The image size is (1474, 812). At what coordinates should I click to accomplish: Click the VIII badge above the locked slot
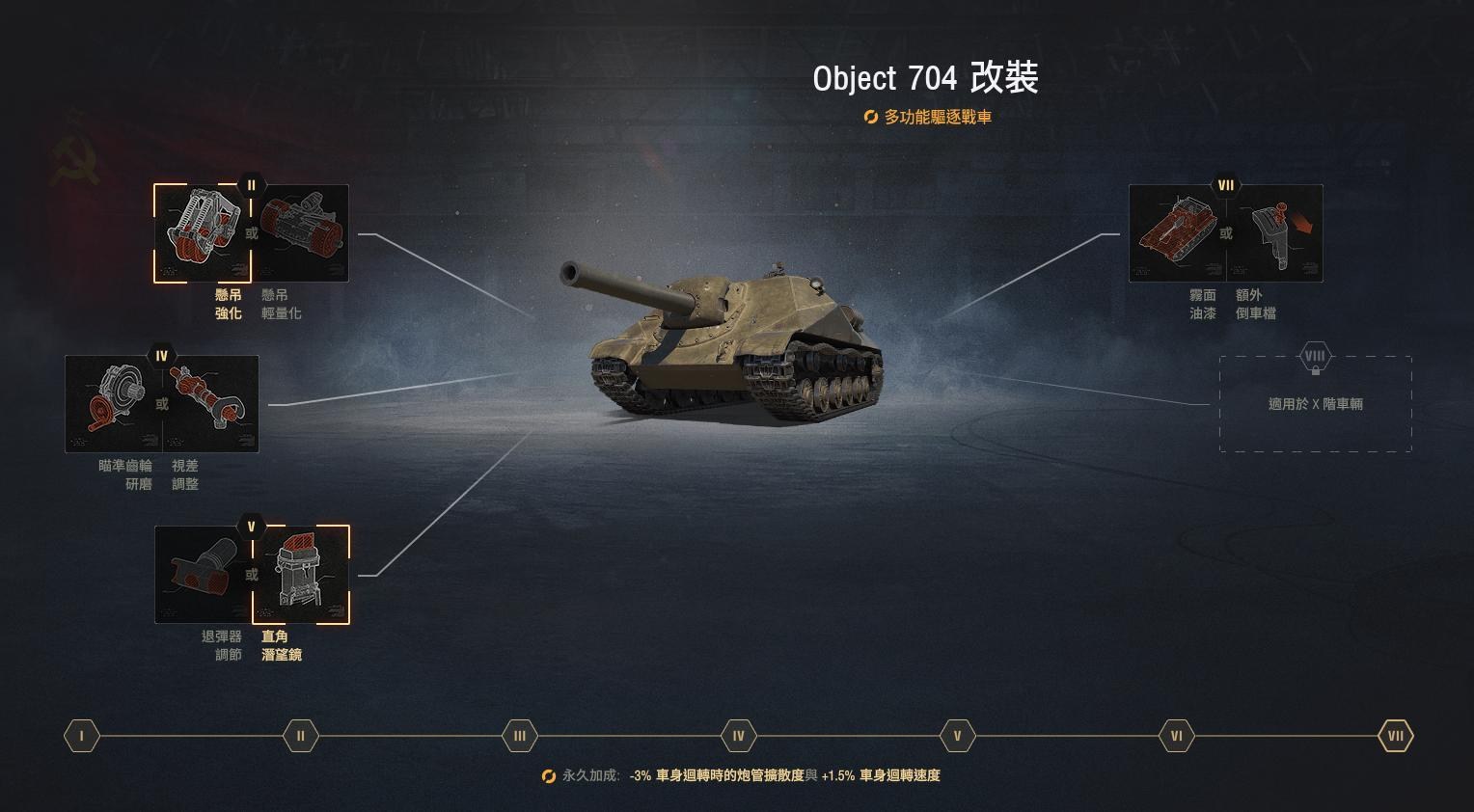coord(1315,355)
